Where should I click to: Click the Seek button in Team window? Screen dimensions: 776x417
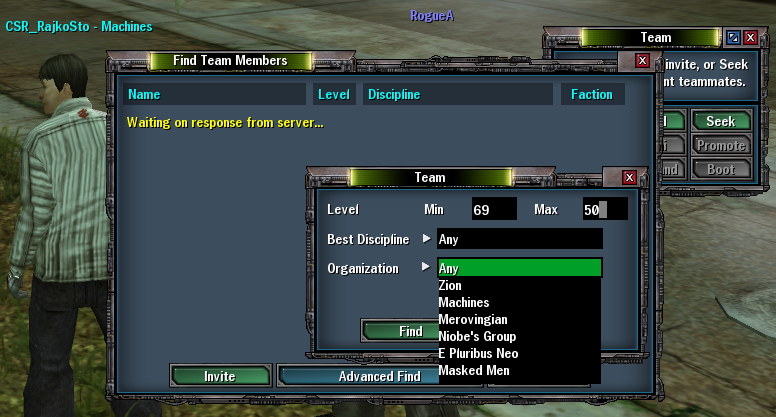click(720, 122)
